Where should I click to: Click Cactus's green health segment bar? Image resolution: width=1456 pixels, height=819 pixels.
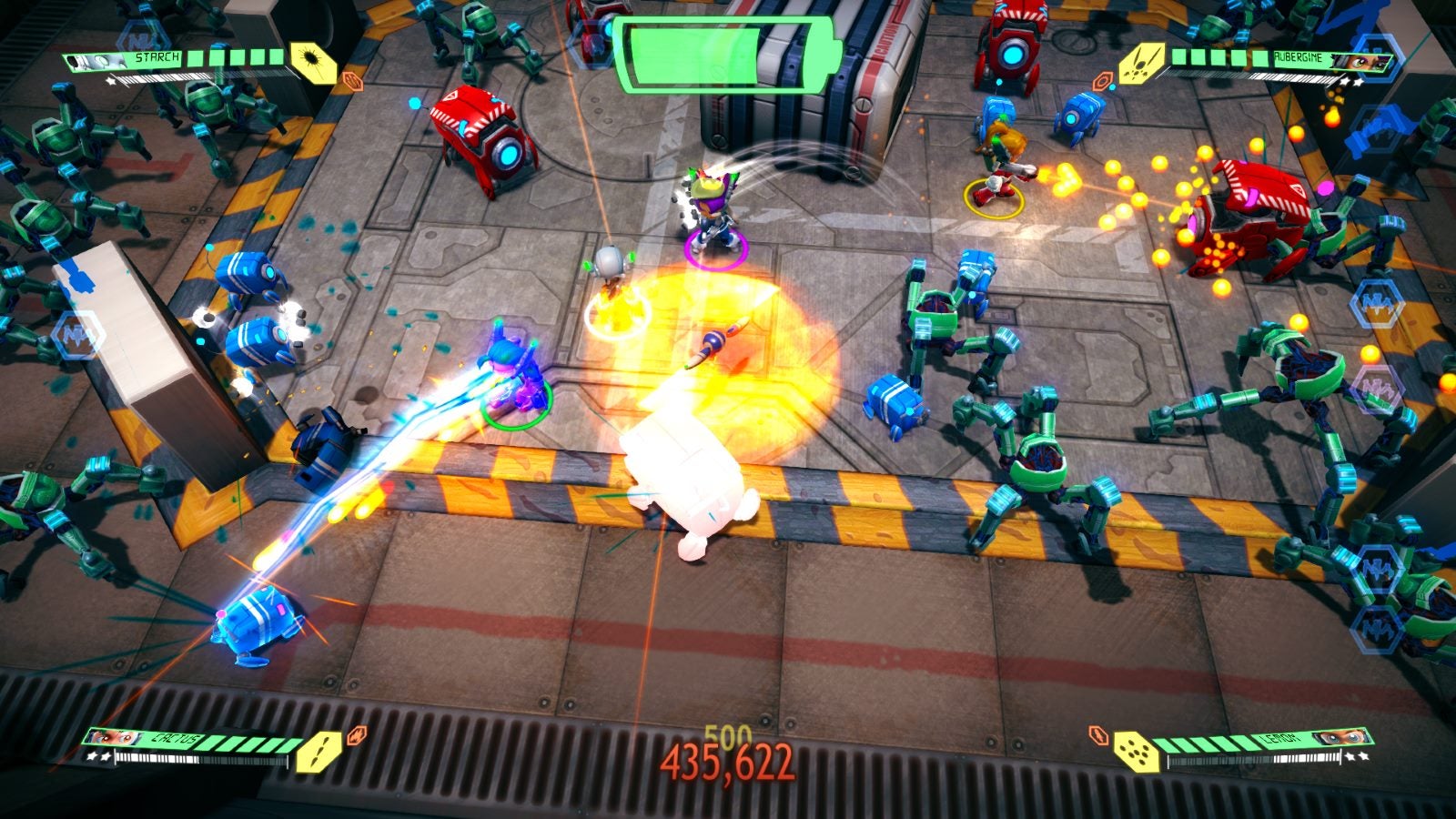(x=239, y=743)
